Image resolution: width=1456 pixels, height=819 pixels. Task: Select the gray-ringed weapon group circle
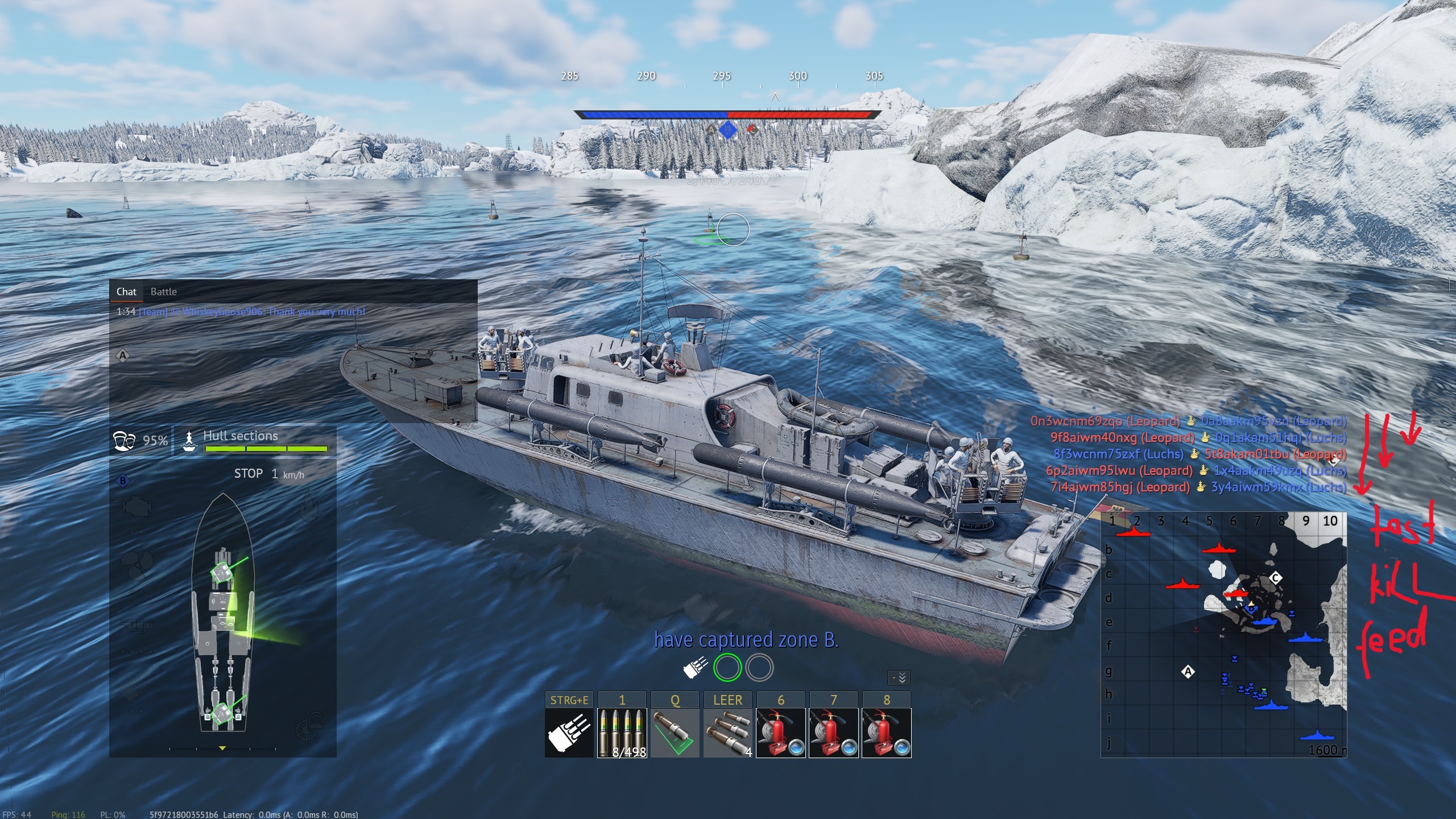click(759, 667)
